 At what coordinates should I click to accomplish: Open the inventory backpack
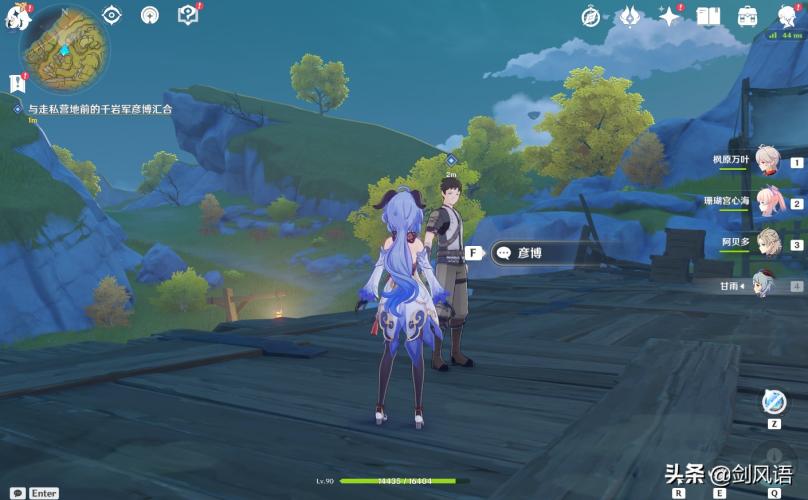(747, 16)
